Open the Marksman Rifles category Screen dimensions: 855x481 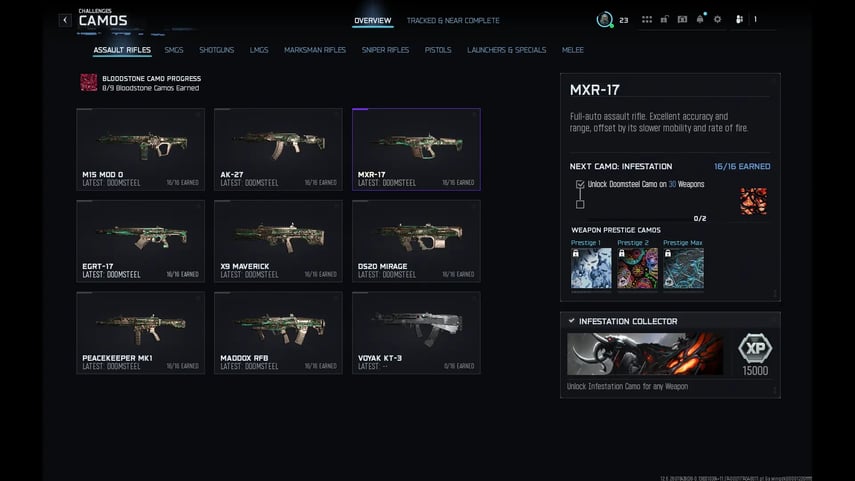[x=315, y=50]
